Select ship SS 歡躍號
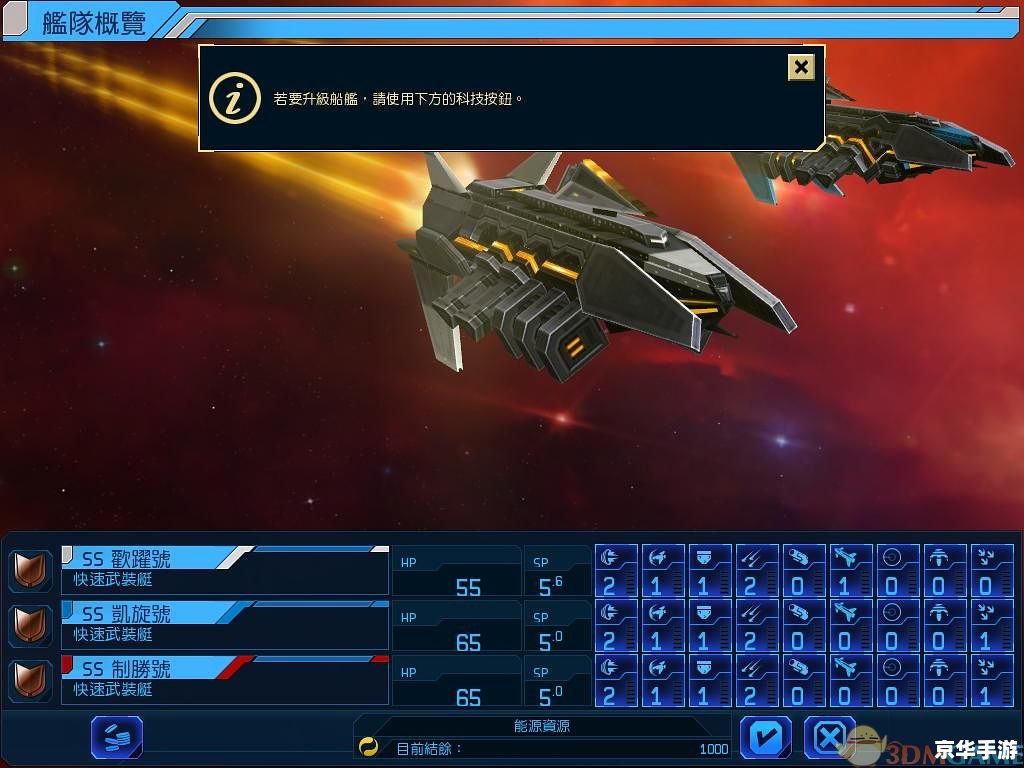 click(x=225, y=569)
